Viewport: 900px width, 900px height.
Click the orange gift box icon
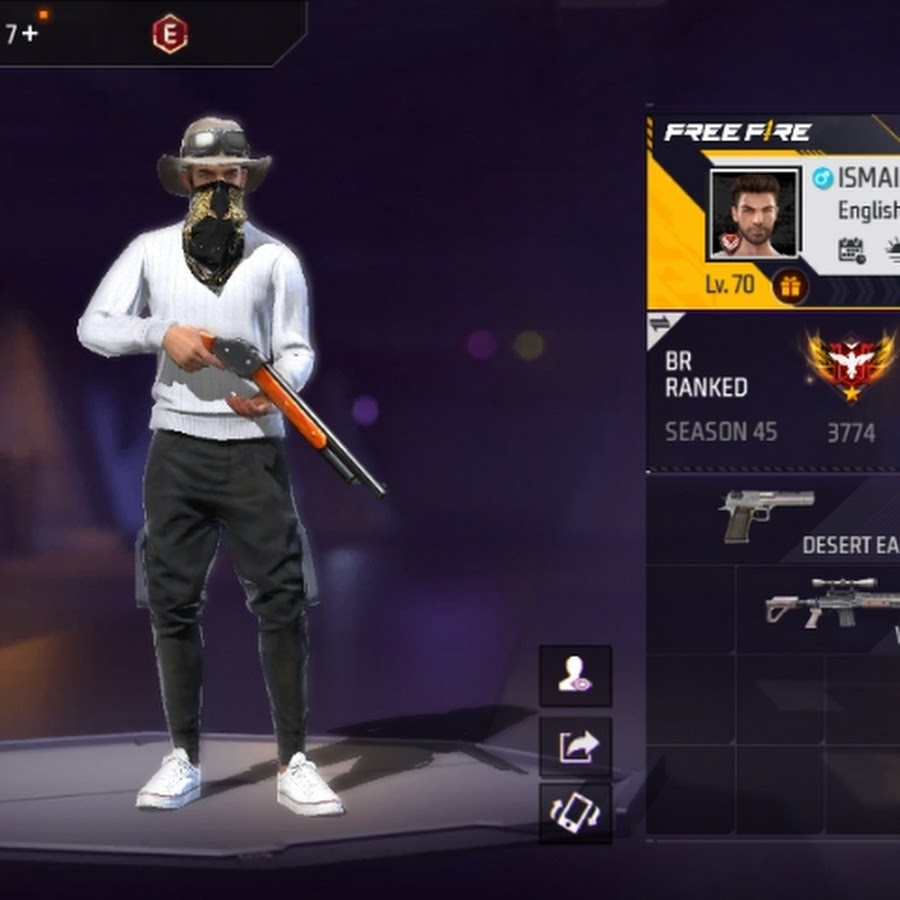tap(790, 287)
